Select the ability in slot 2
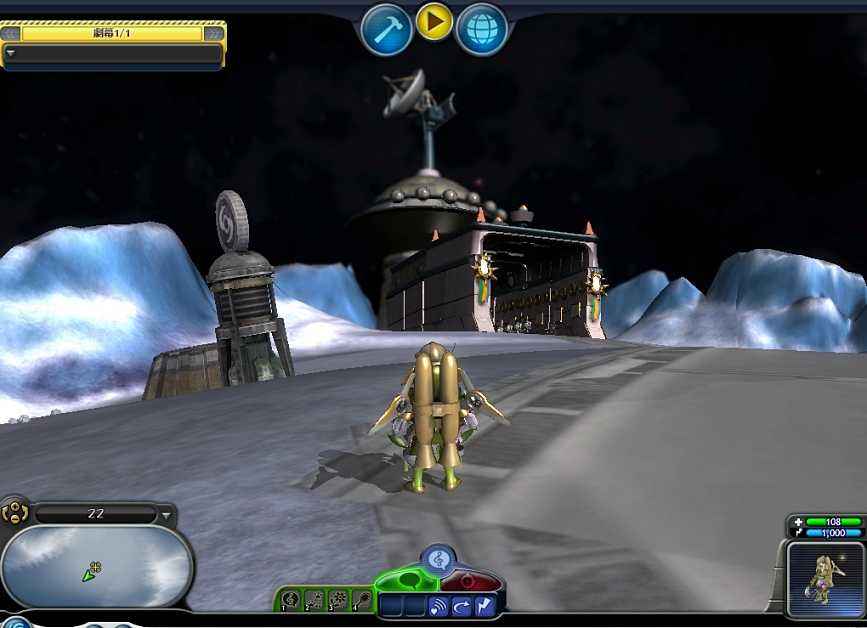Viewport: 867px width, 628px height. pyautogui.click(x=314, y=600)
